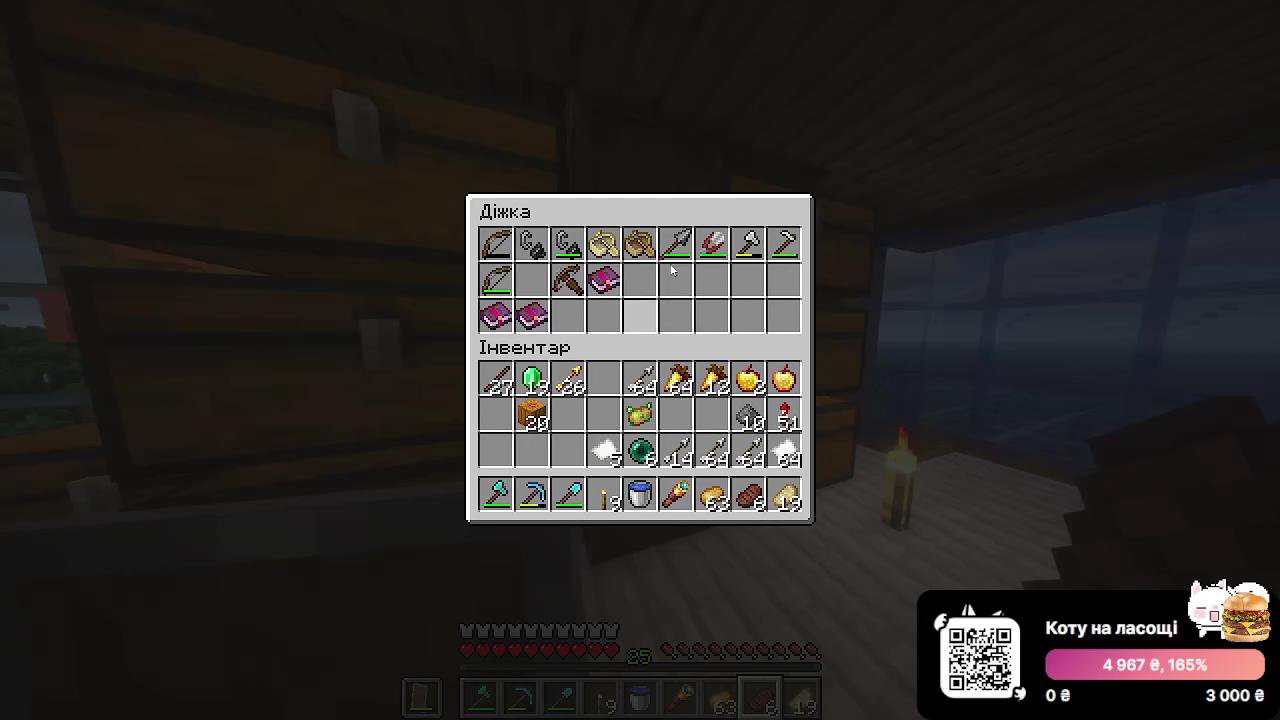The width and height of the screenshot is (1280, 720).
Task: Select the diamond shovel in the hotbar
Action: click(x=569, y=495)
